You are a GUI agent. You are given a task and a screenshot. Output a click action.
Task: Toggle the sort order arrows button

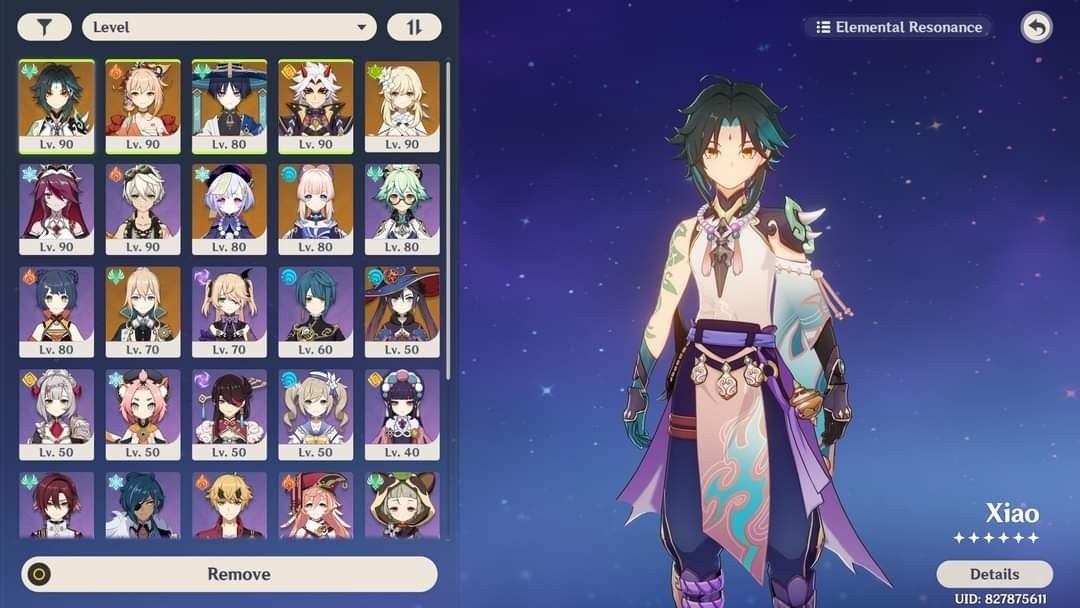pyautogui.click(x=413, y=27)
